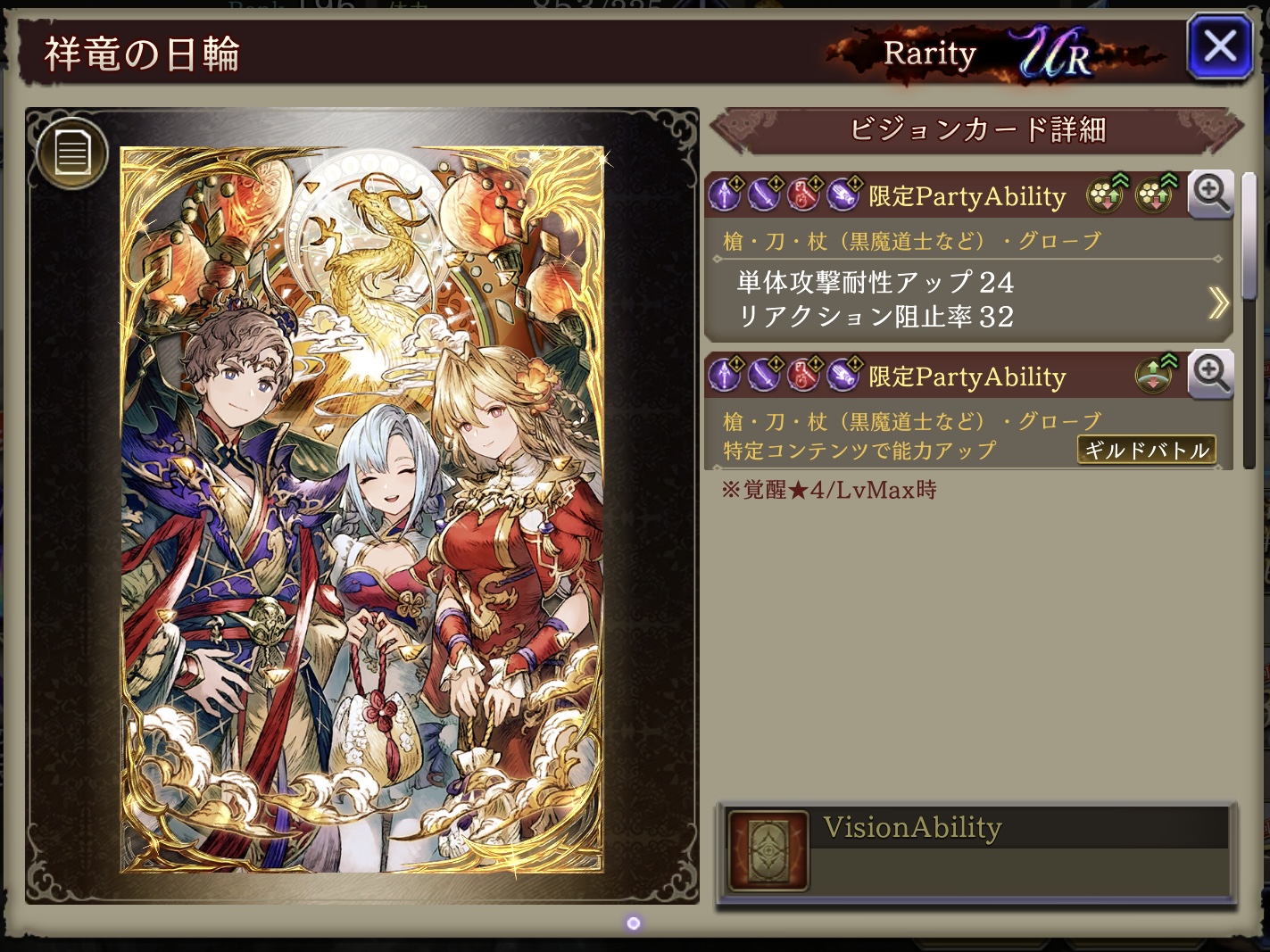The height and width of the screenshot is (952, 1270).
Task: Select the VisionAbility panel
Action: (x=976, y=850)
